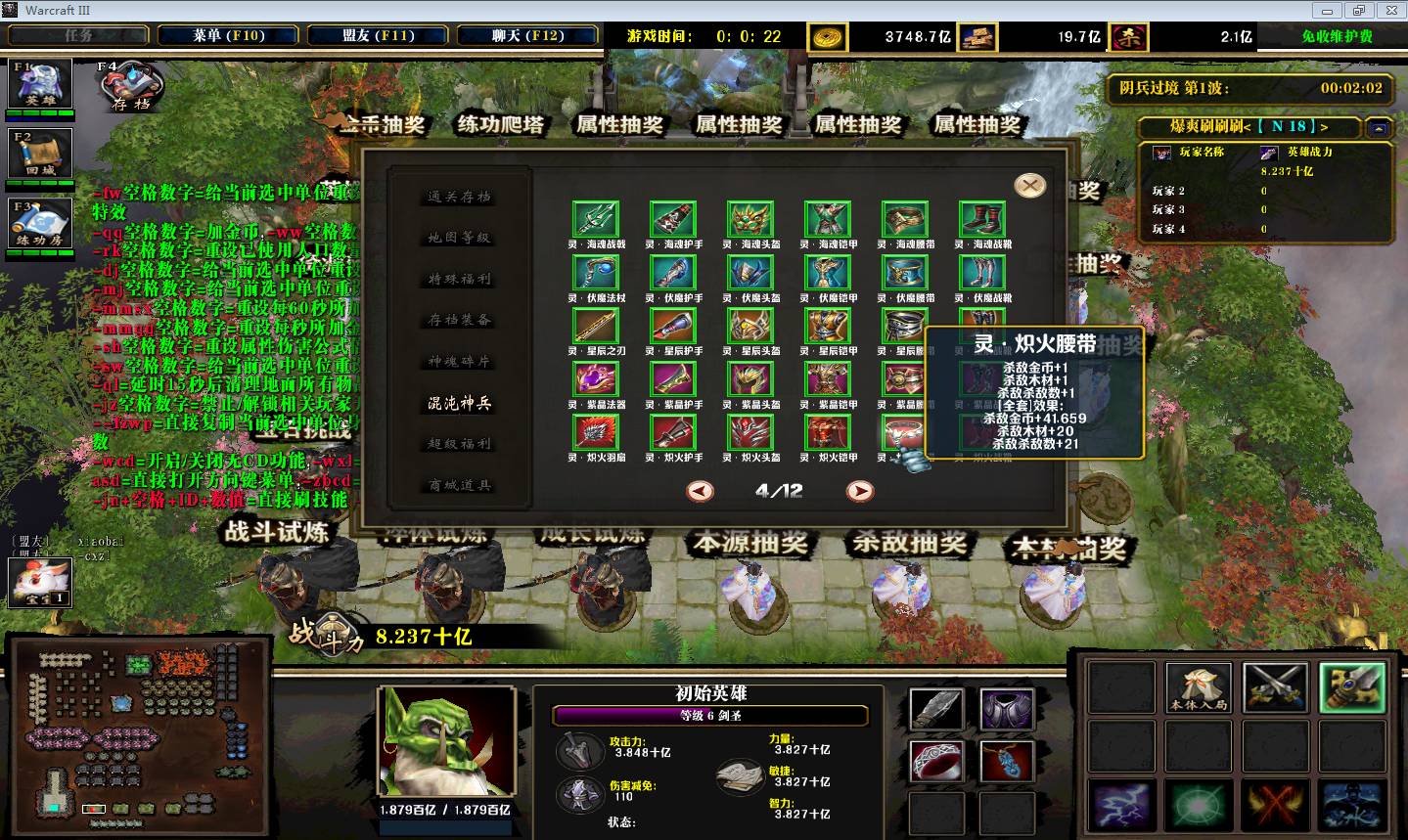Switch to the 通关存档 tab
Viewport: 1408px width, 840px height.
pyautogui.click(x=459, y=197)
